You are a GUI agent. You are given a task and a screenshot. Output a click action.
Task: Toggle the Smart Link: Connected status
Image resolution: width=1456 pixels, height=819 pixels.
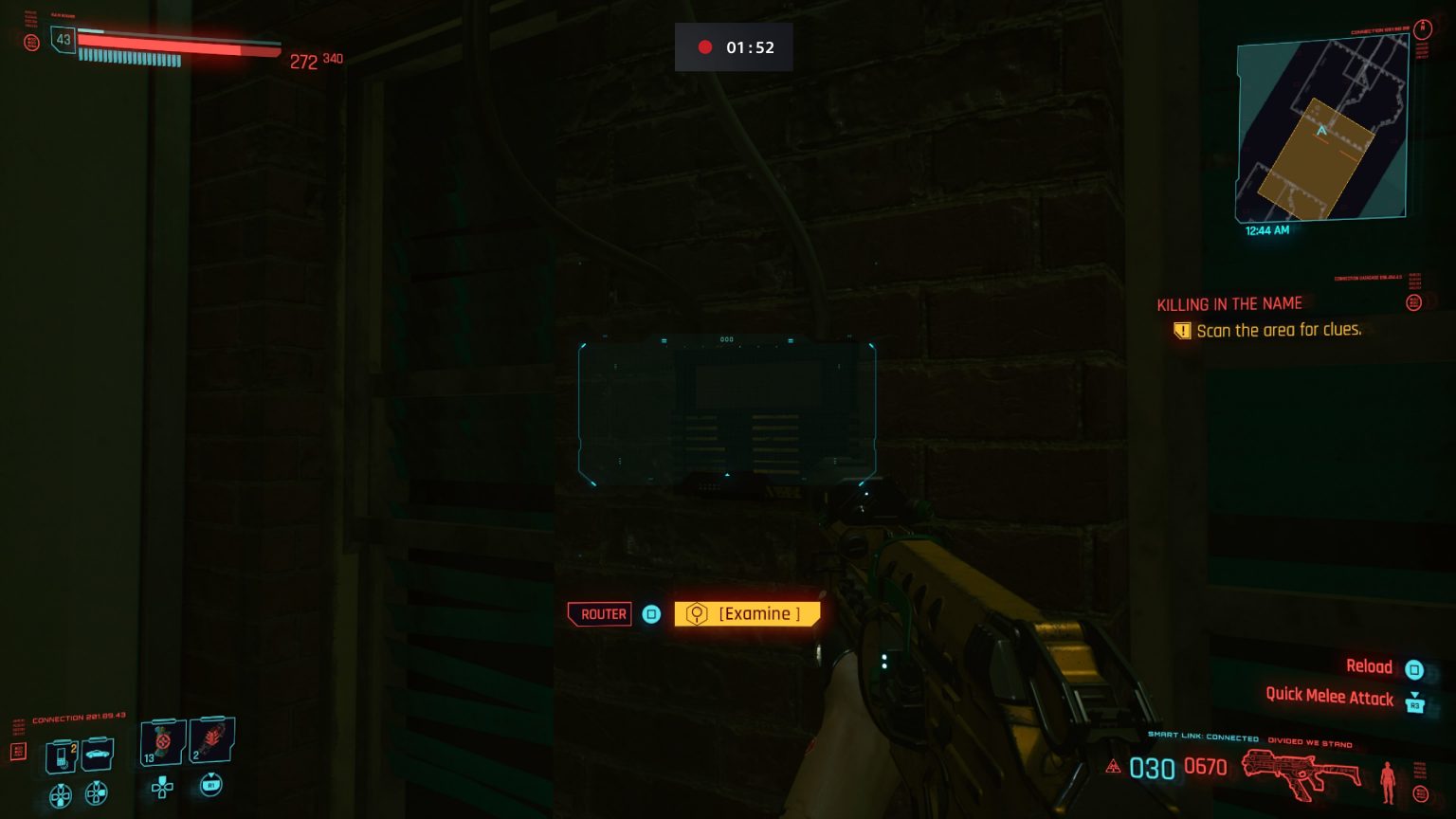point(1202,735)
